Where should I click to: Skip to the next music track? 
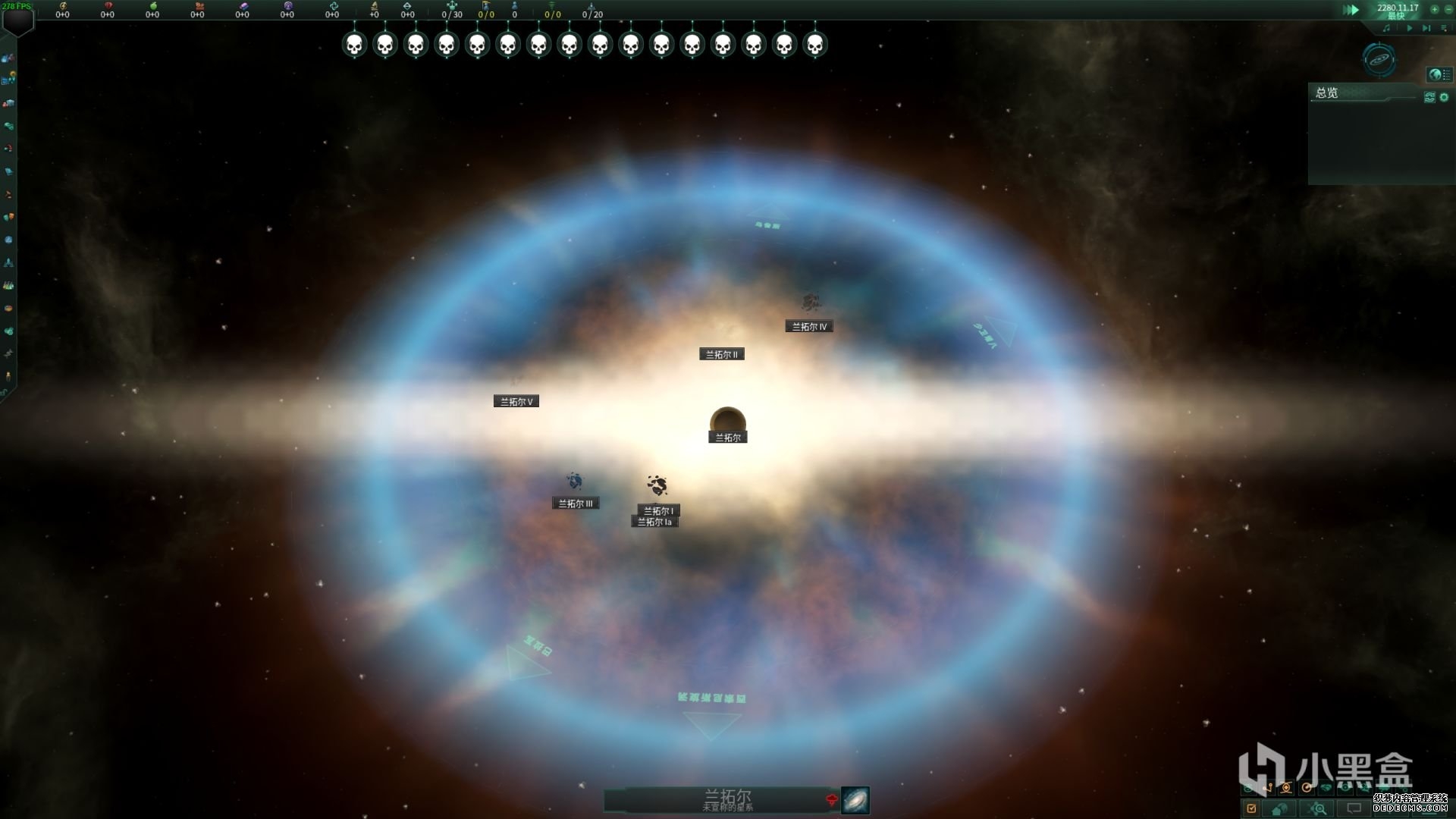(x=1426, y=28)
